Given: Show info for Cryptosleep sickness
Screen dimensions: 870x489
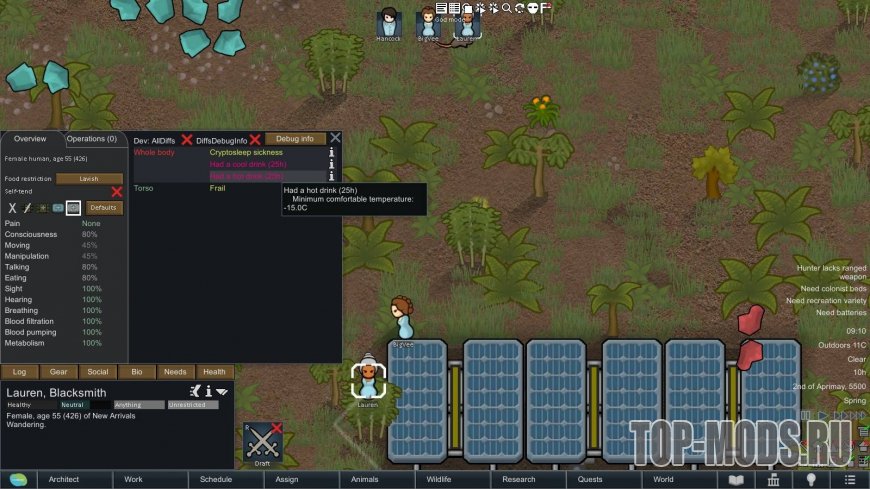Looking at the screenshot, I should coord(333,153).
